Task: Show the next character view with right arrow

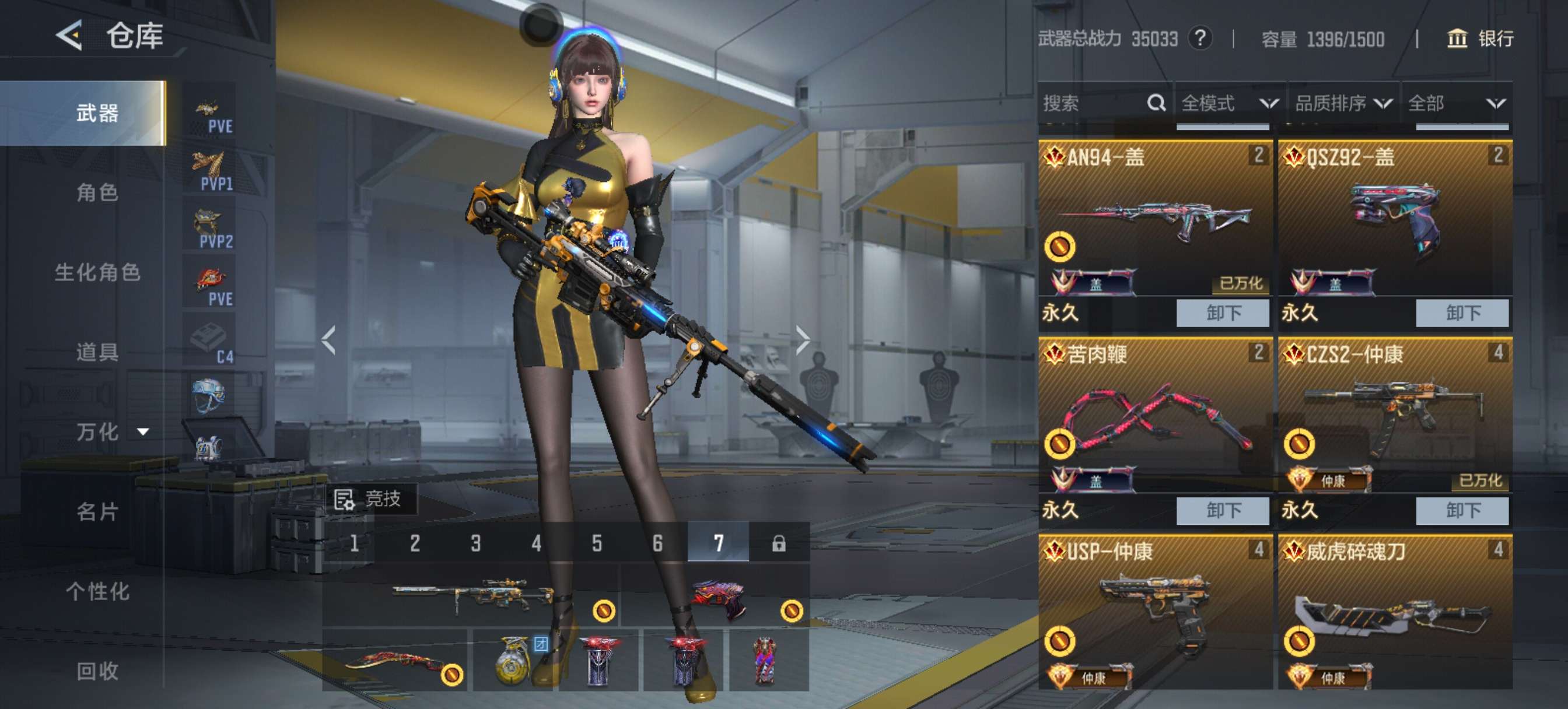Action: coord(803,339)
